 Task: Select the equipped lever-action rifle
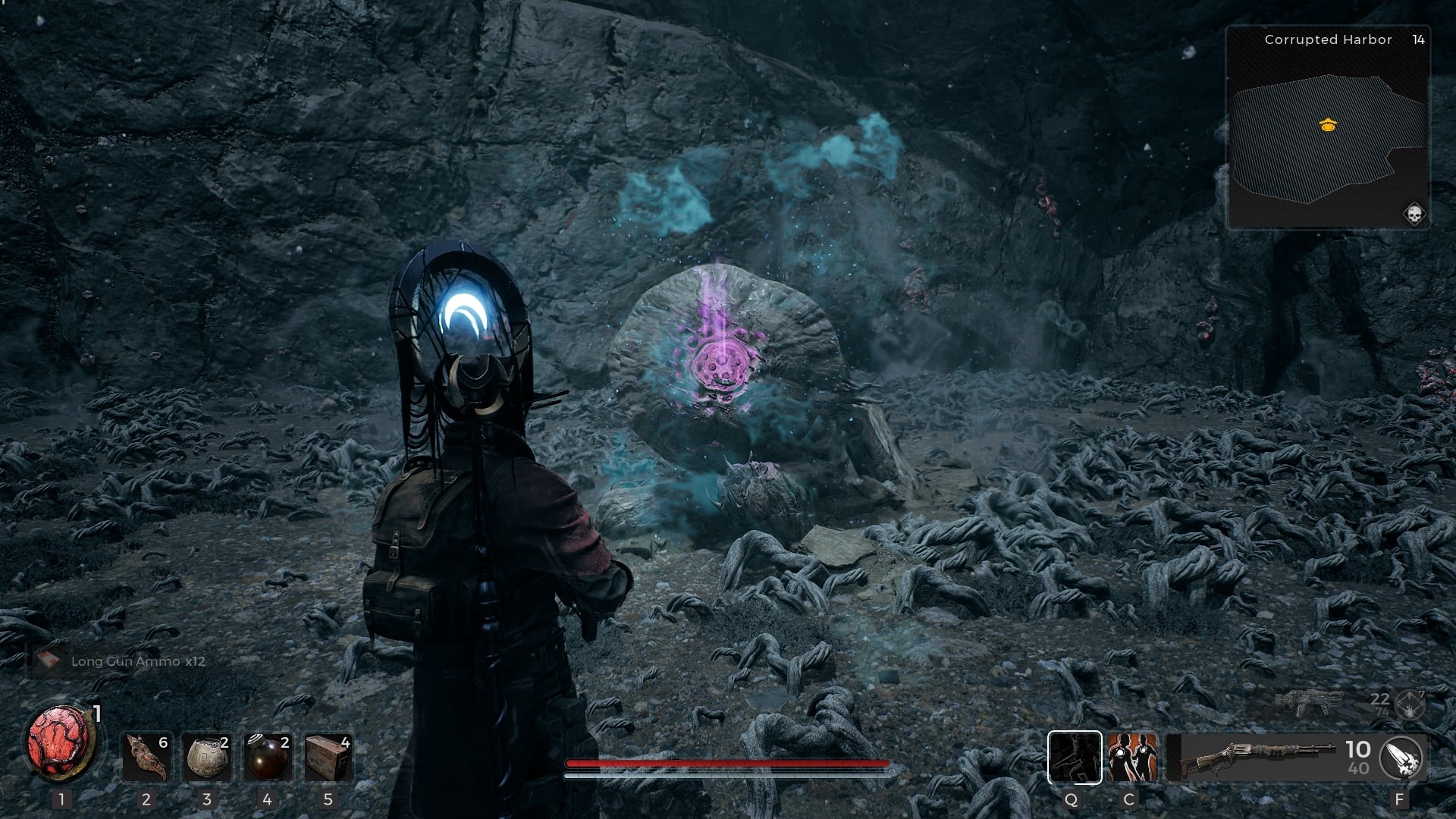tap(1259, 756)
